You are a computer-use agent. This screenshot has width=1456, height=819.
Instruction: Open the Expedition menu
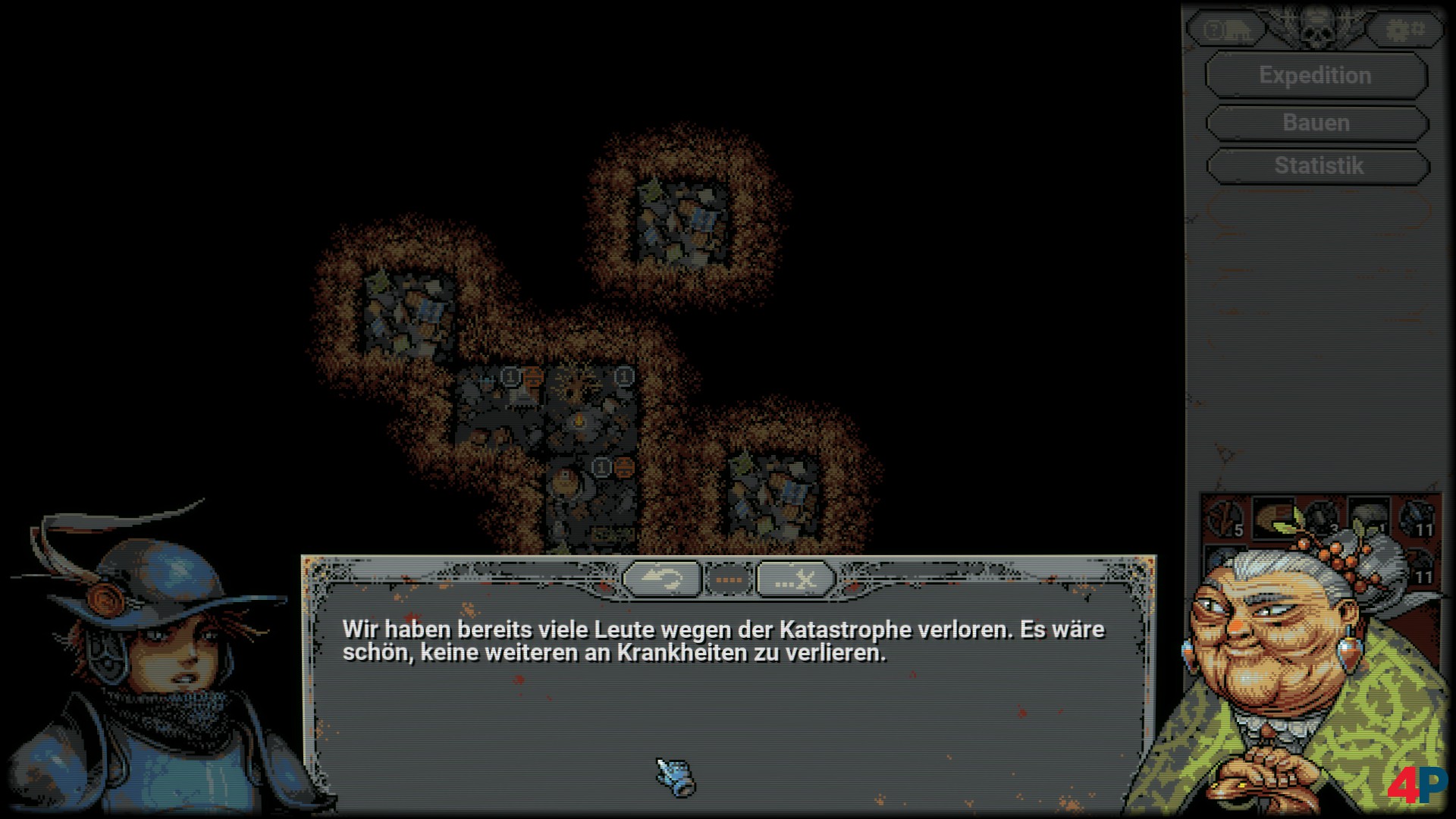(x=1315, y=75)
